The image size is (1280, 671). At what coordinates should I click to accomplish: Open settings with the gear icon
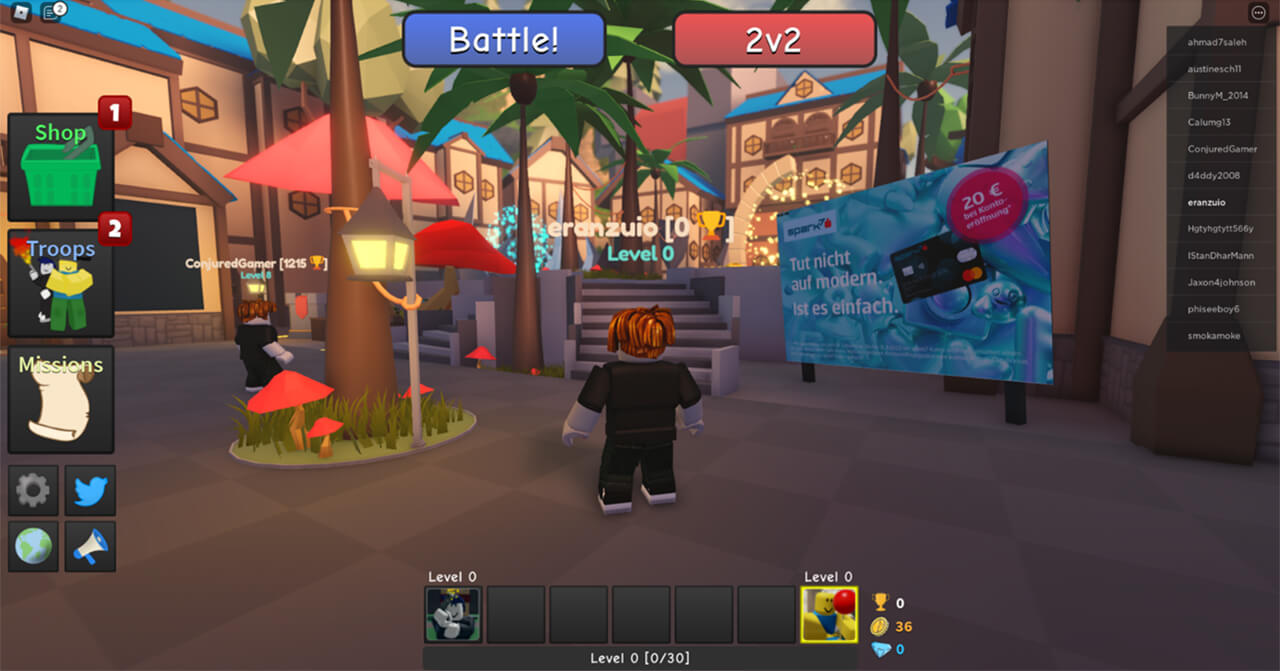pyautogui.click(x=33, y=490)
